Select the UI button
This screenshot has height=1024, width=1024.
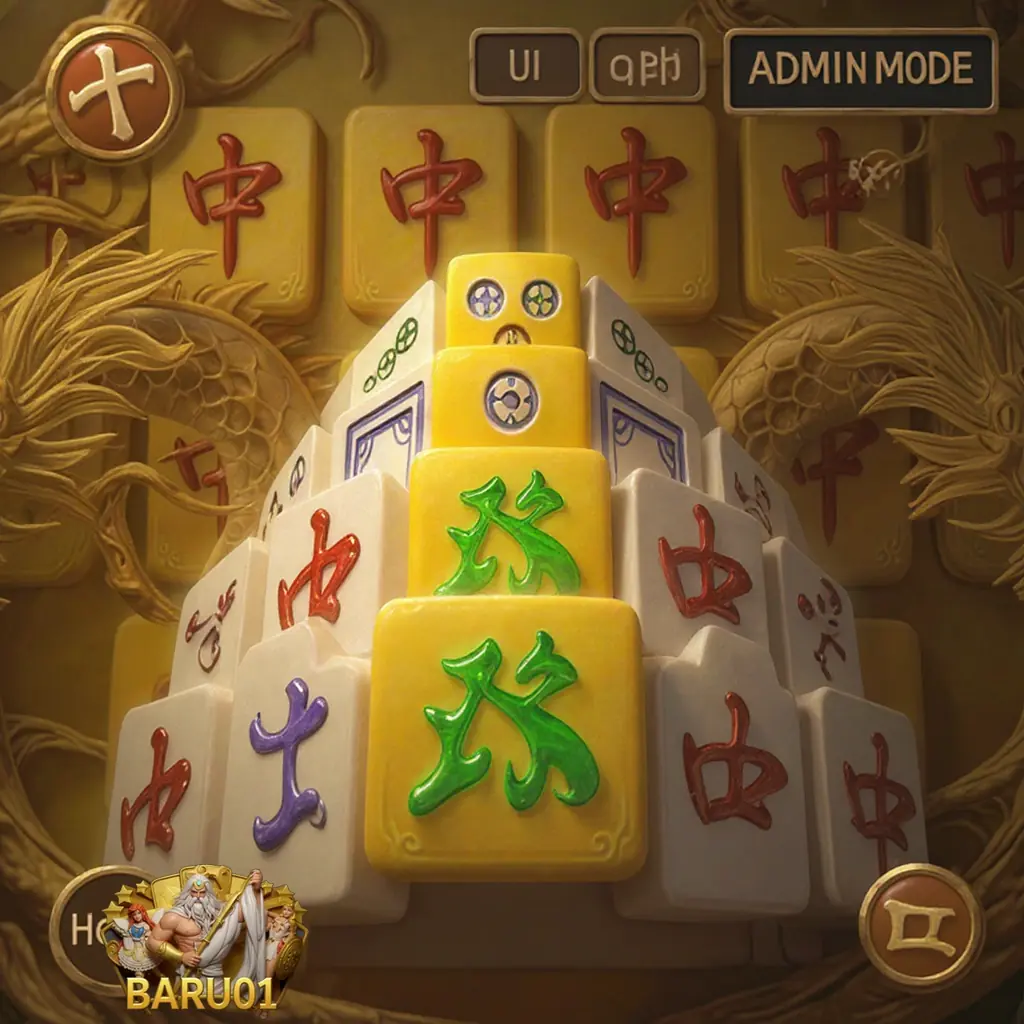[x=526, y=66]
